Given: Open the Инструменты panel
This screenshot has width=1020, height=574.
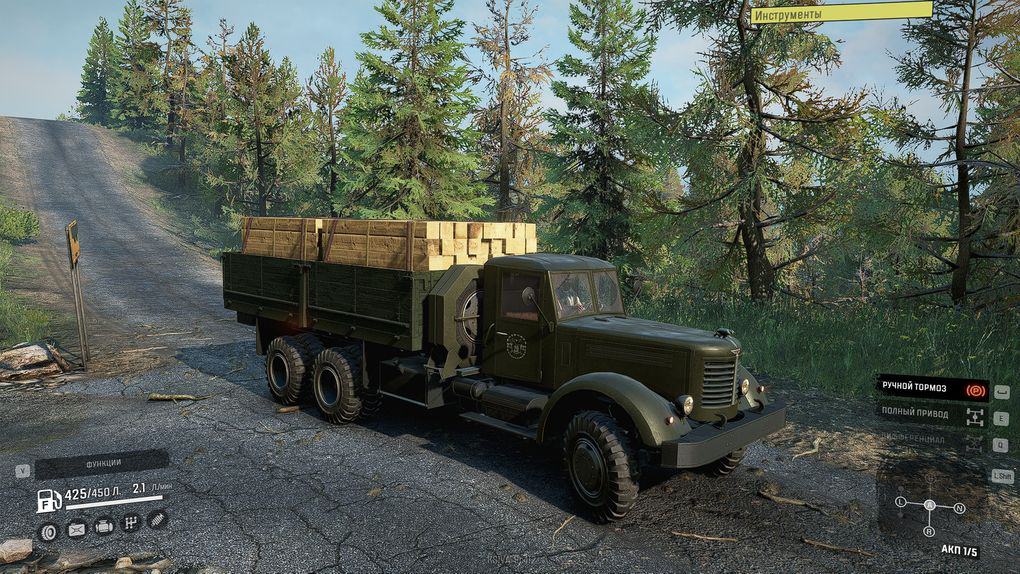Looking at the screenshot, I should pos(841,13).
